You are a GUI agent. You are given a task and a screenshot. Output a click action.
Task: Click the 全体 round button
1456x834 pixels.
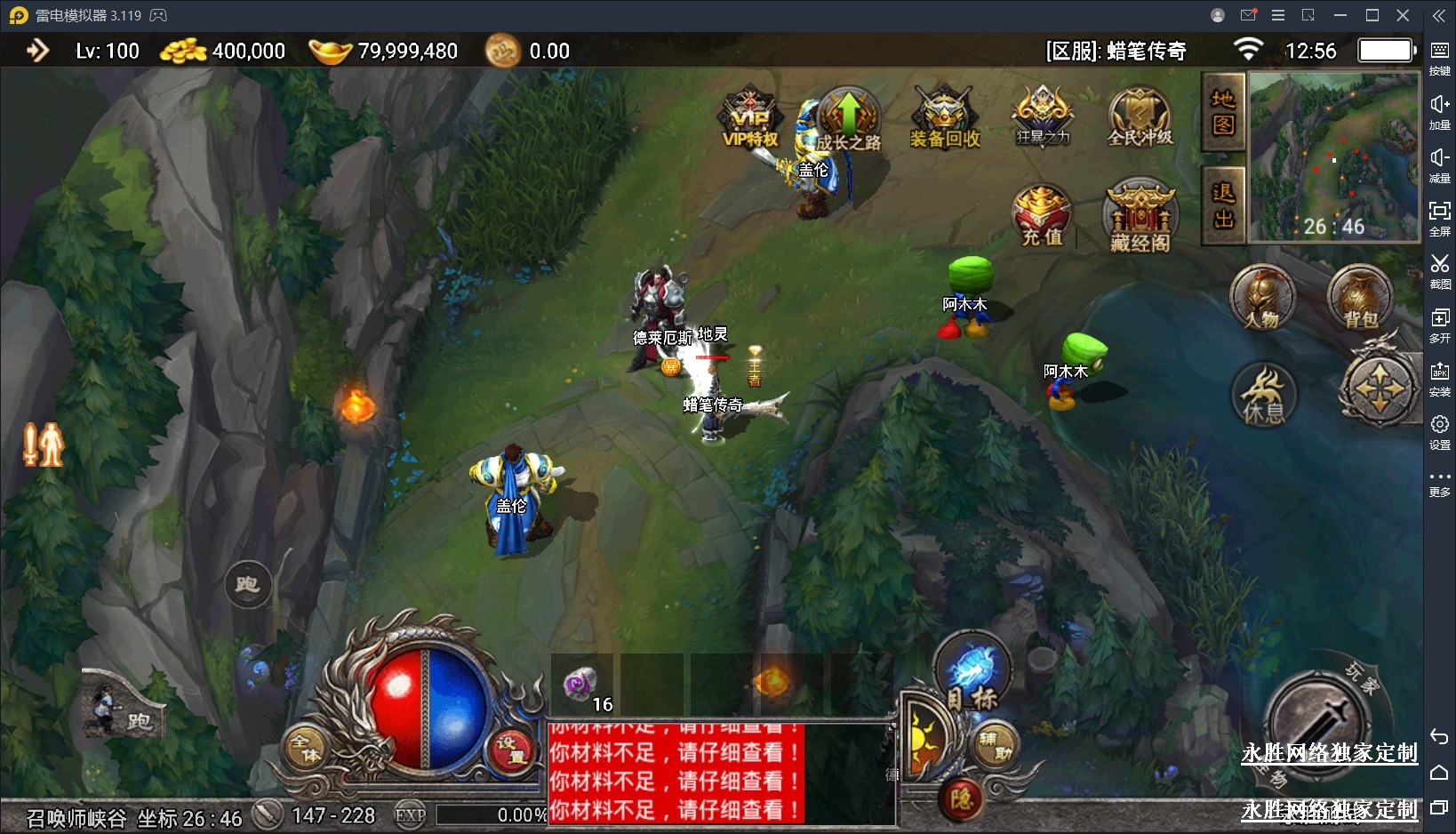click(306, 748)
